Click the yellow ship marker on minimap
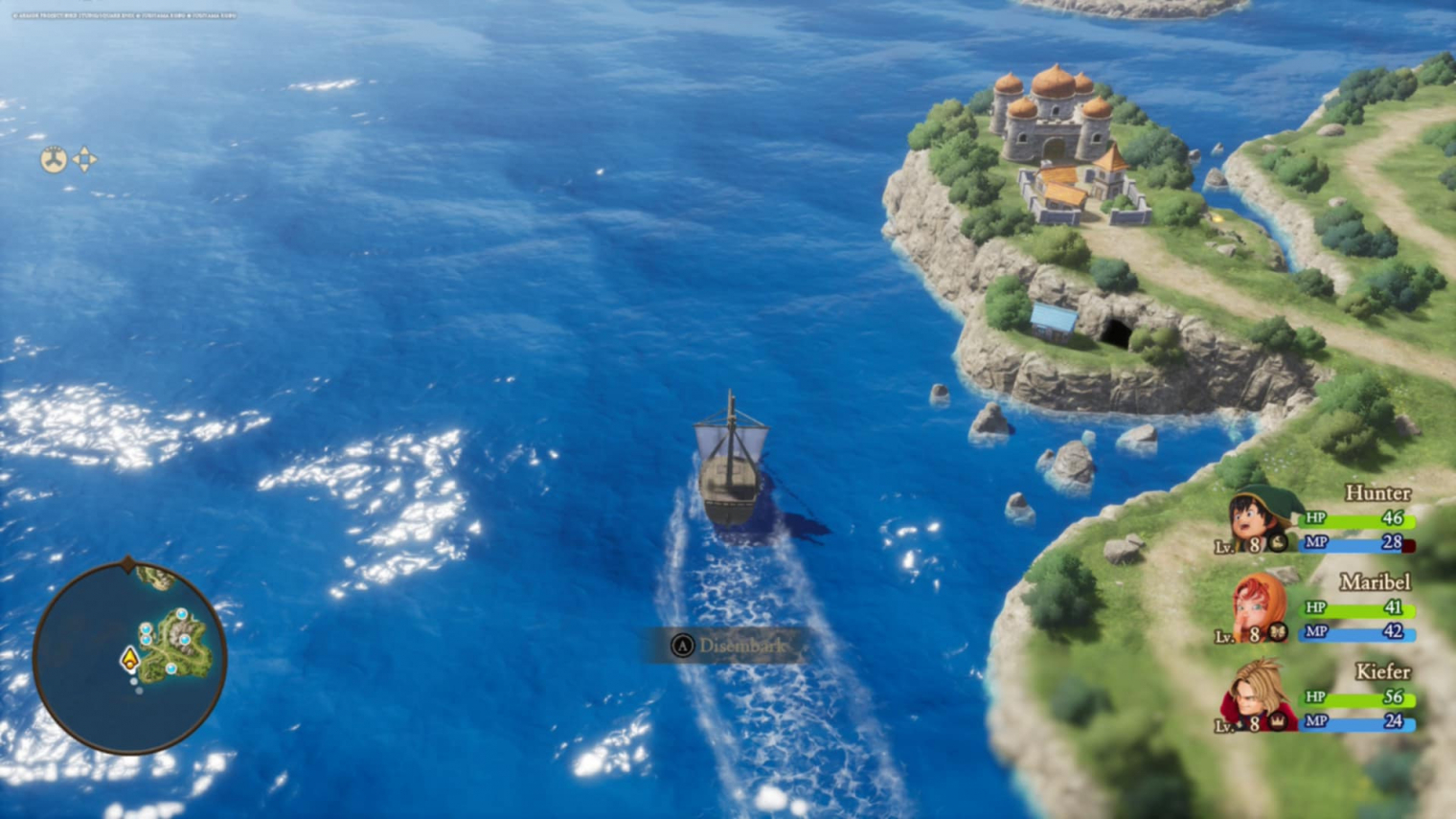Screen dimensions: 1456x819 click(129, 659)
